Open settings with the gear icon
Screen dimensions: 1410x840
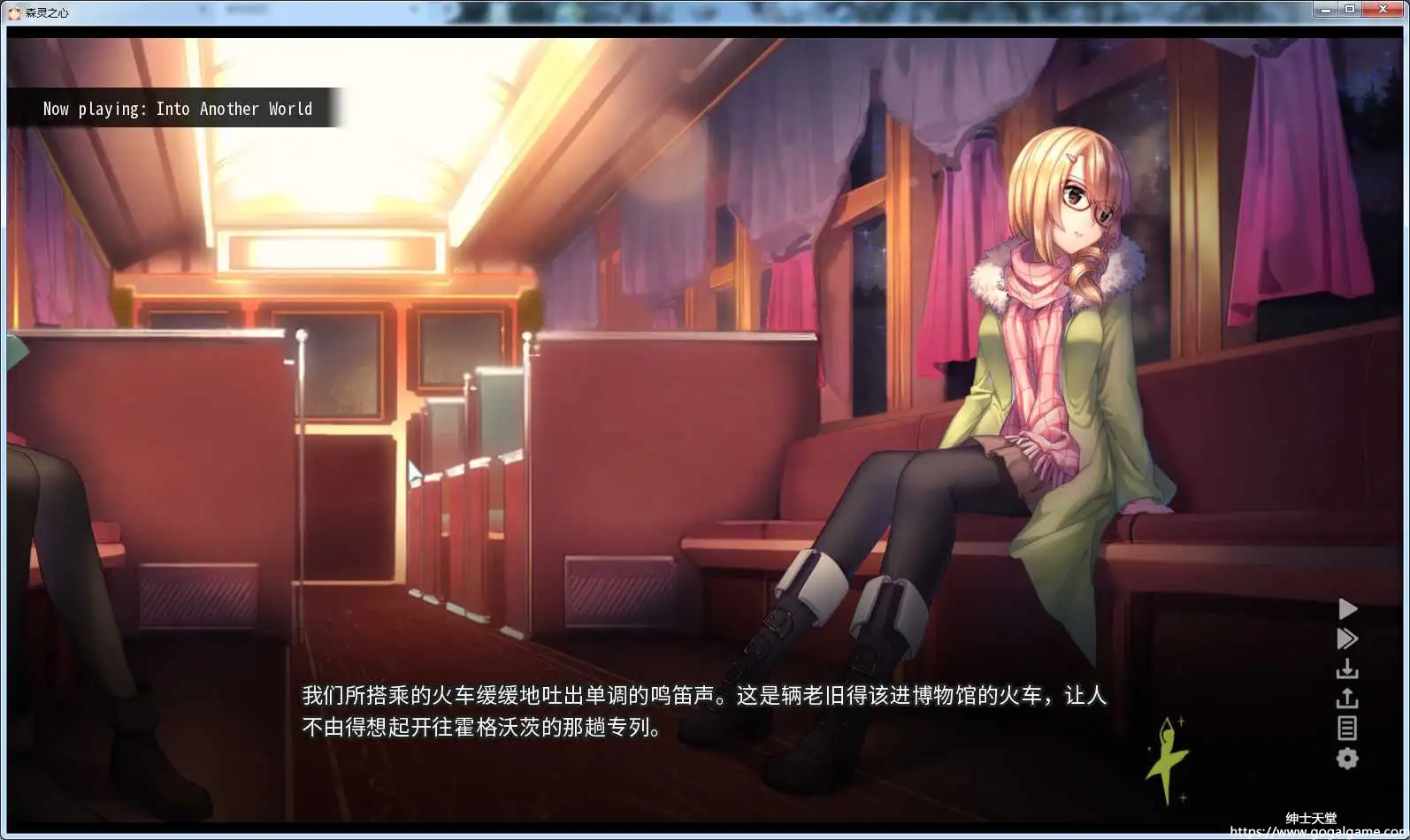1347,758
